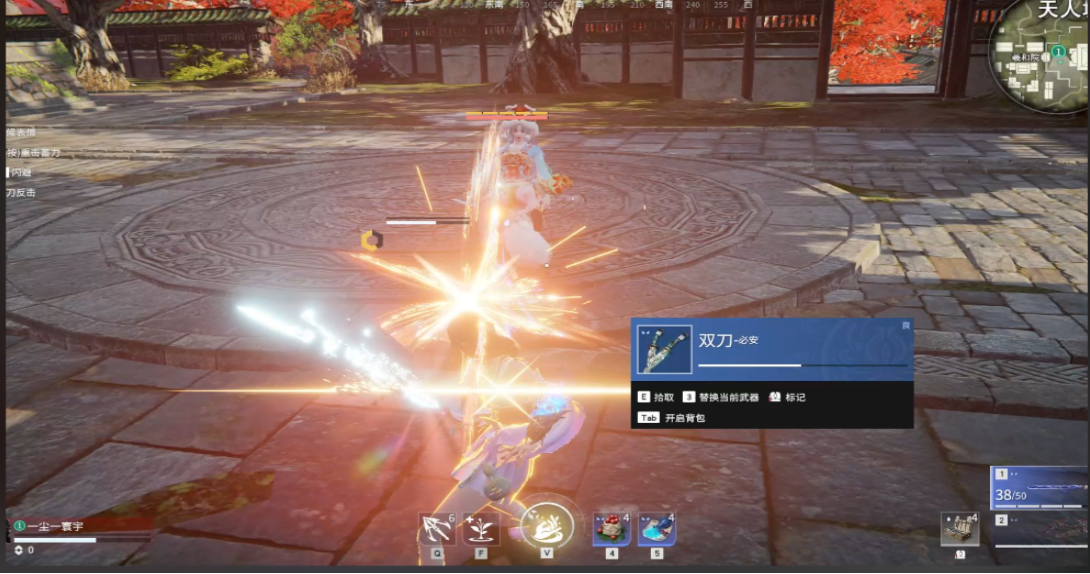The width and height of the screenshot is (1090, 574).
Task: Click the dual blades item thumbnail
Action: [663, 350]
